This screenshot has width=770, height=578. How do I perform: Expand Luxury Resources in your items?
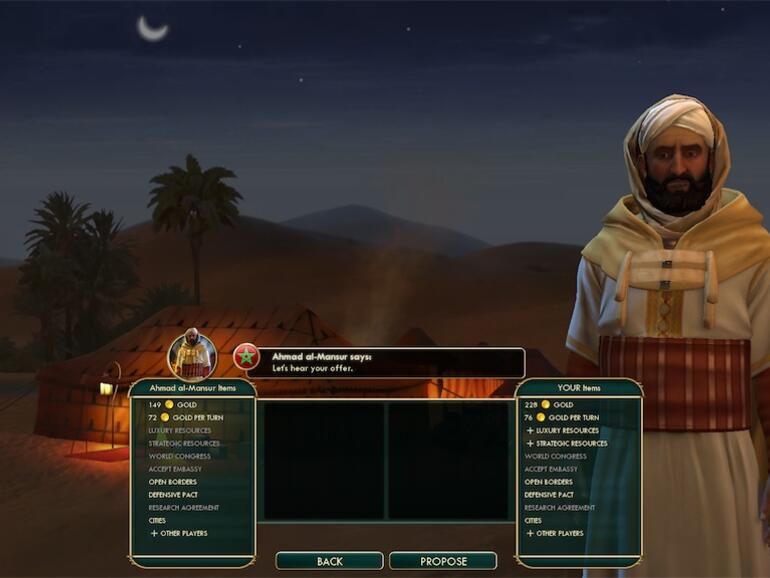coord(566,430)
